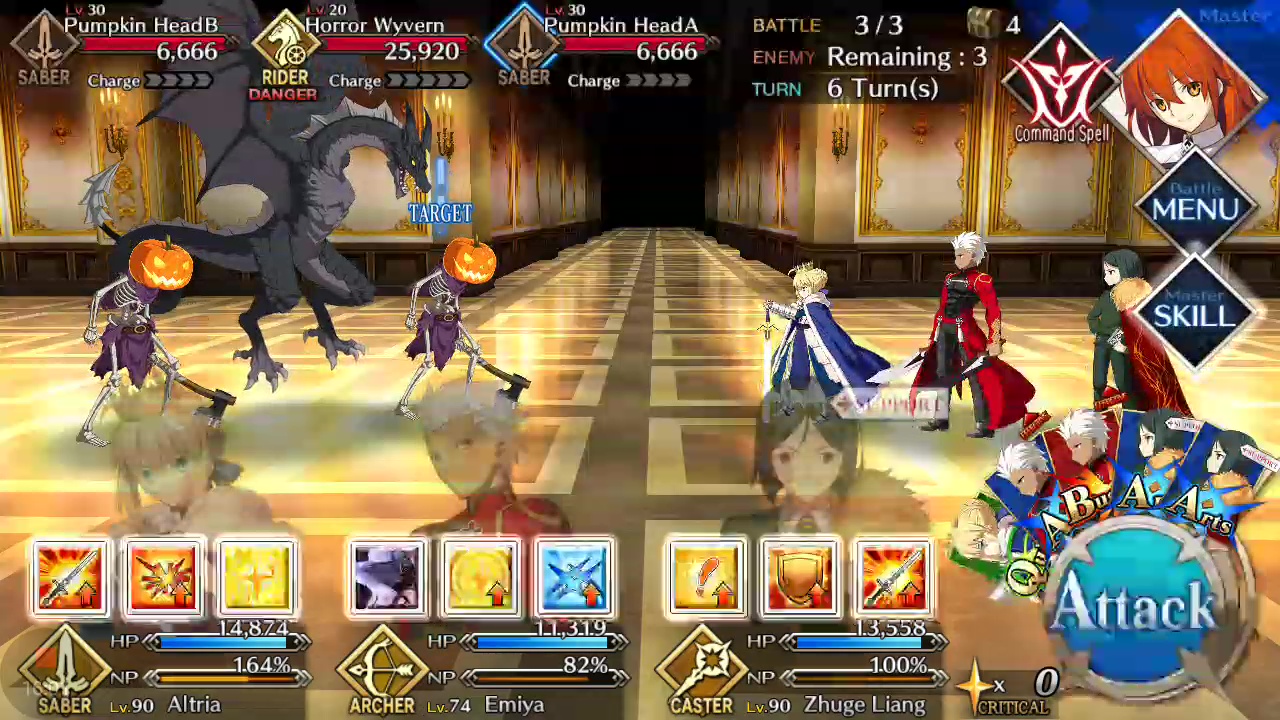Image resolution: width=1280 pixels, height=720 pixels.
Task: Use Emiya's blue crossed swords skill
Action: [x=575, y=578]
